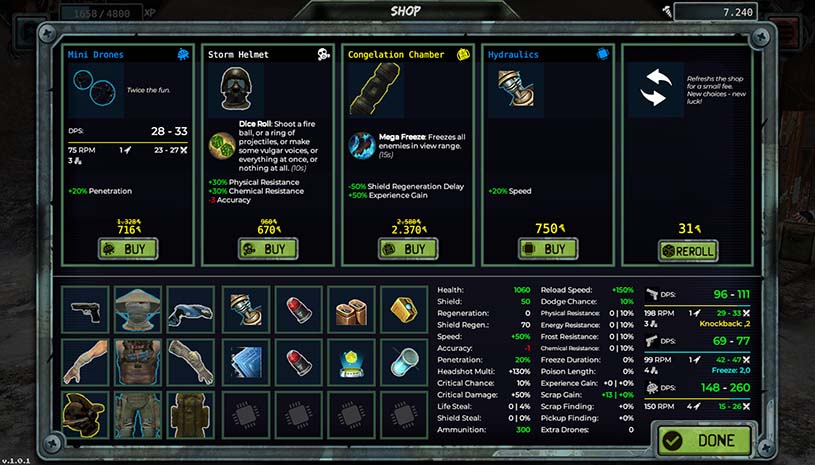Select the pistol weapon slot

click(85, 309)
